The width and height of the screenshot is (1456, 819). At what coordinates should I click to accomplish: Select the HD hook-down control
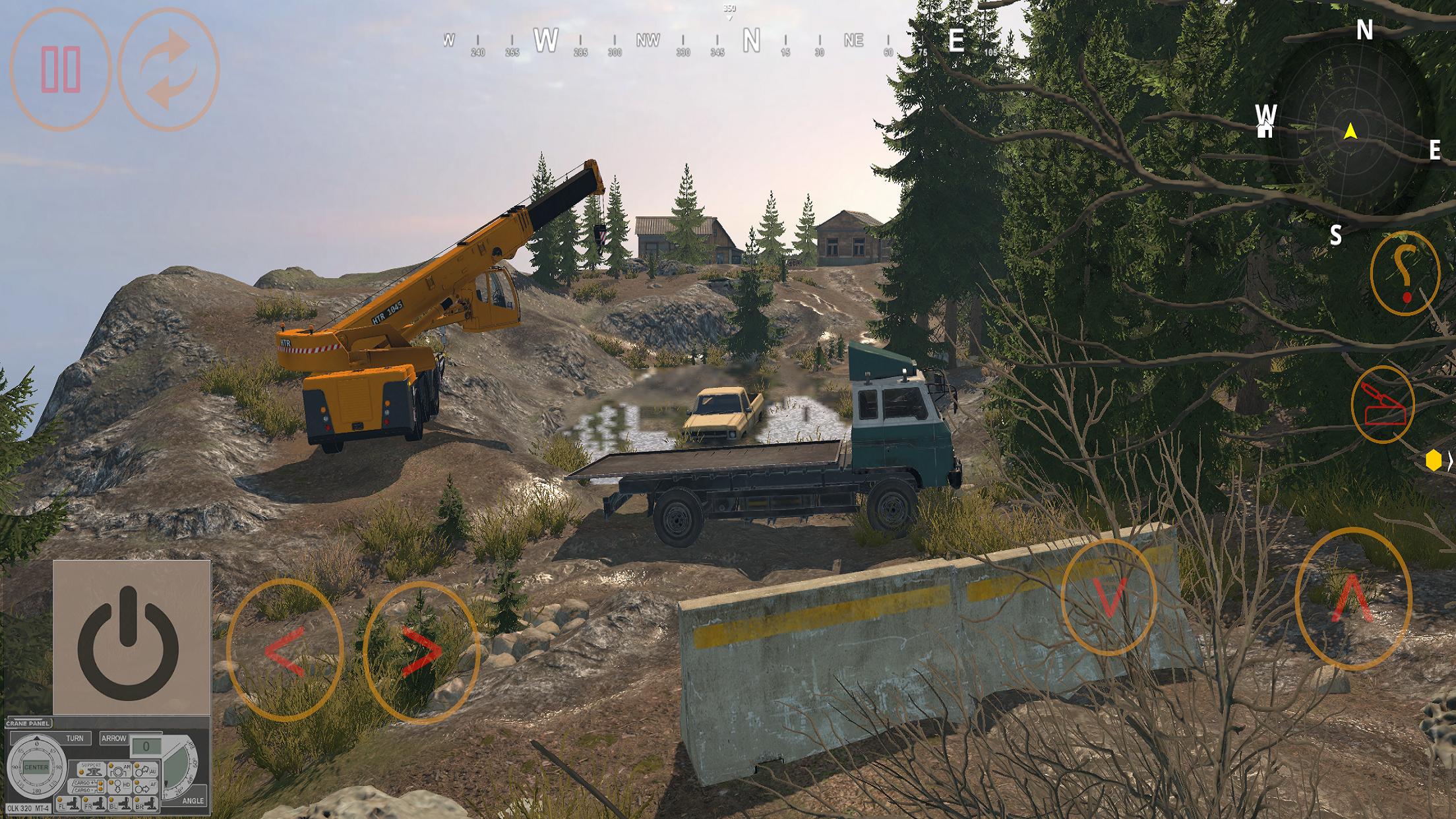coord(120,786)
